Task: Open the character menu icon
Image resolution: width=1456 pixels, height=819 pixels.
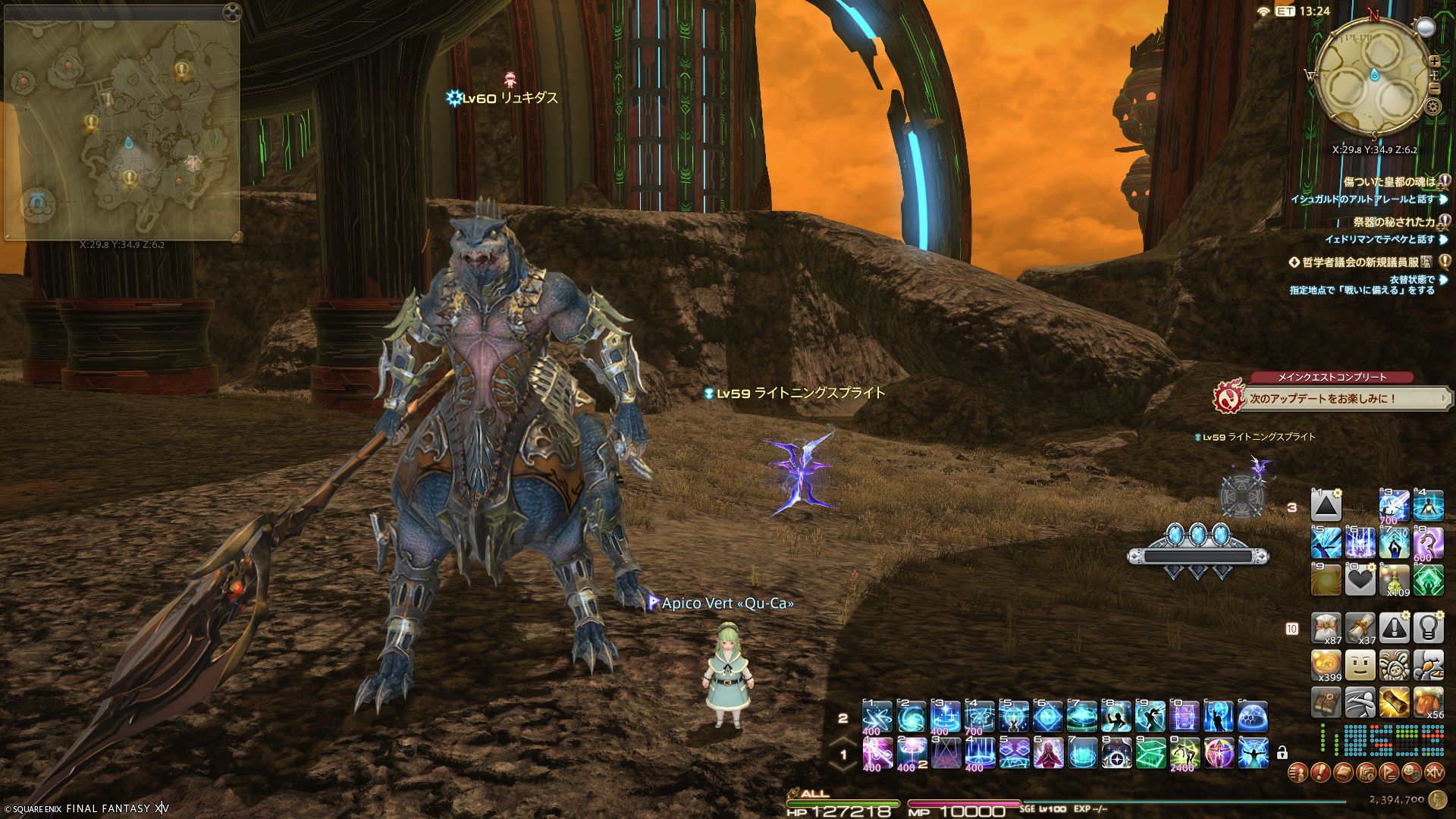Action: pos(1298,773)
